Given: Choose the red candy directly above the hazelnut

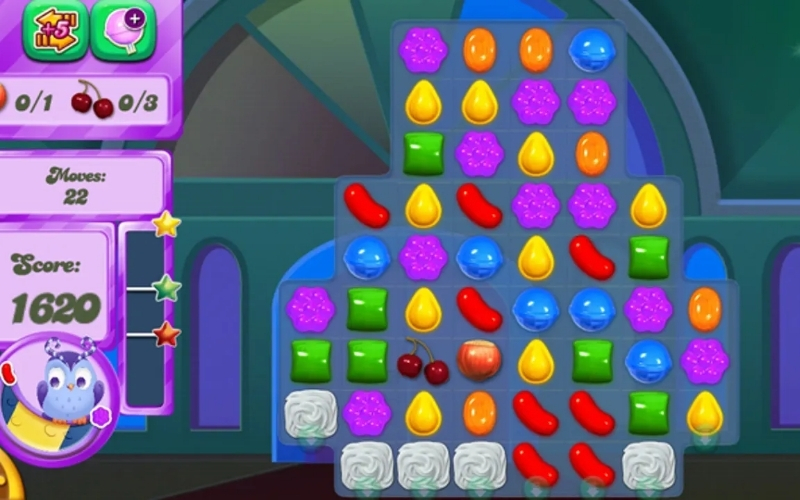Looking at the screenshot, I should (x=479, y=309).
